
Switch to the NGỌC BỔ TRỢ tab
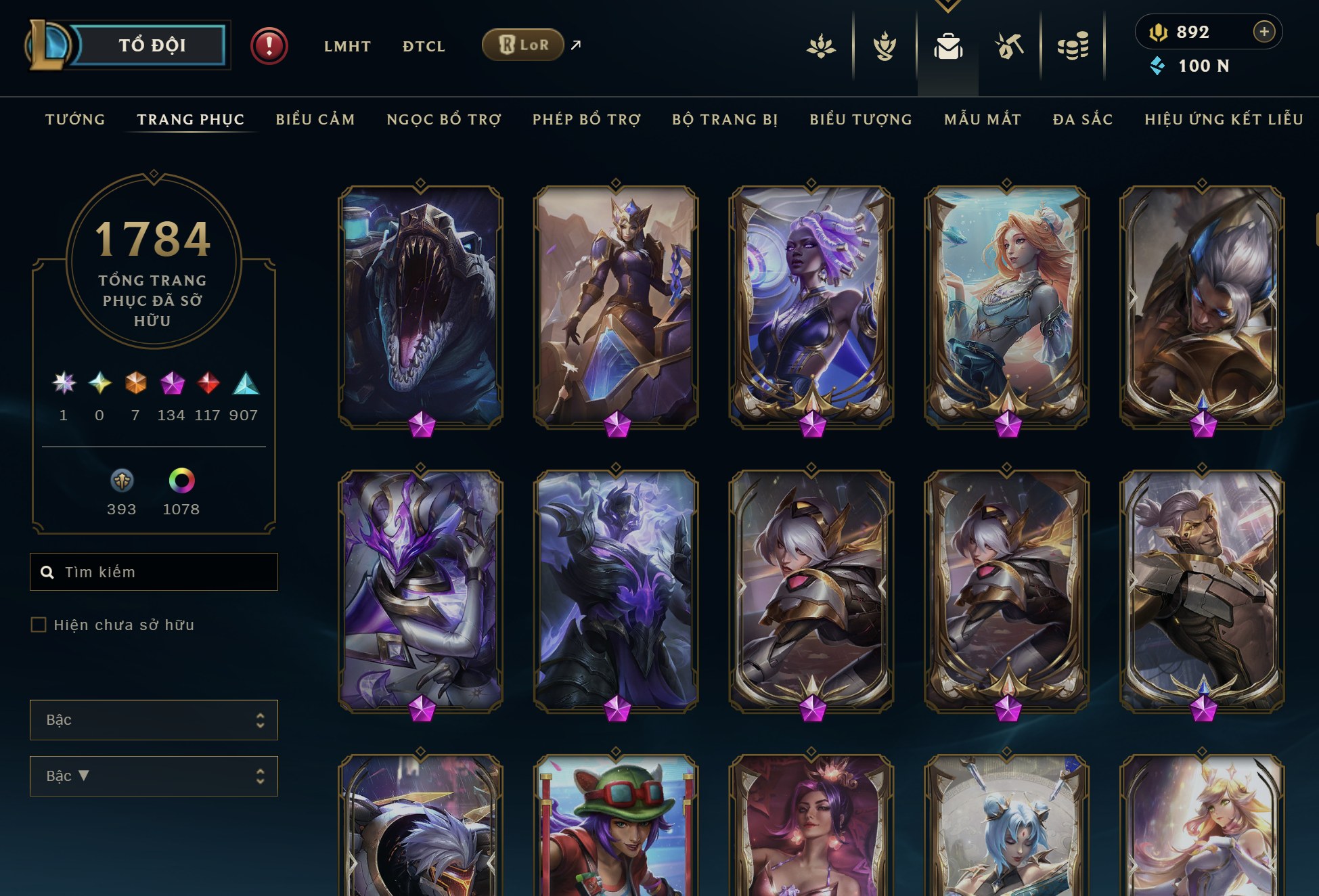coord(443,119)
